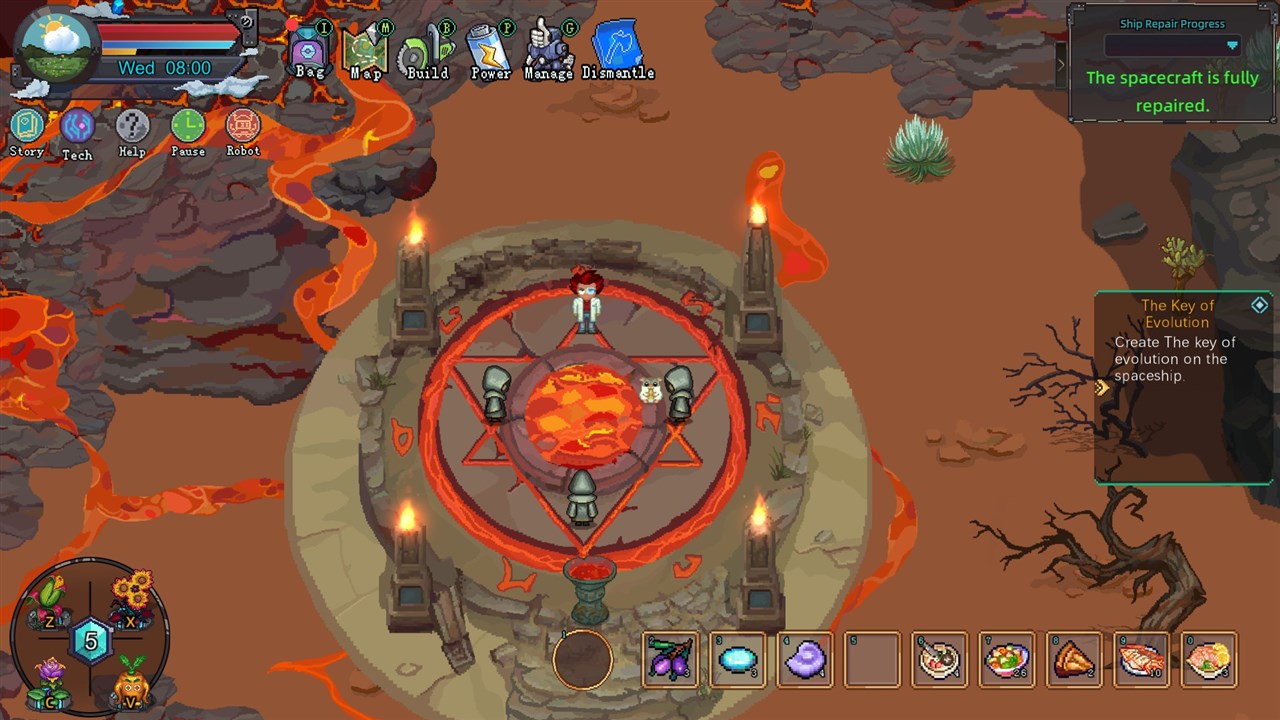
Task: Open the Bag inventory
Action: click(x=309, y=50)
